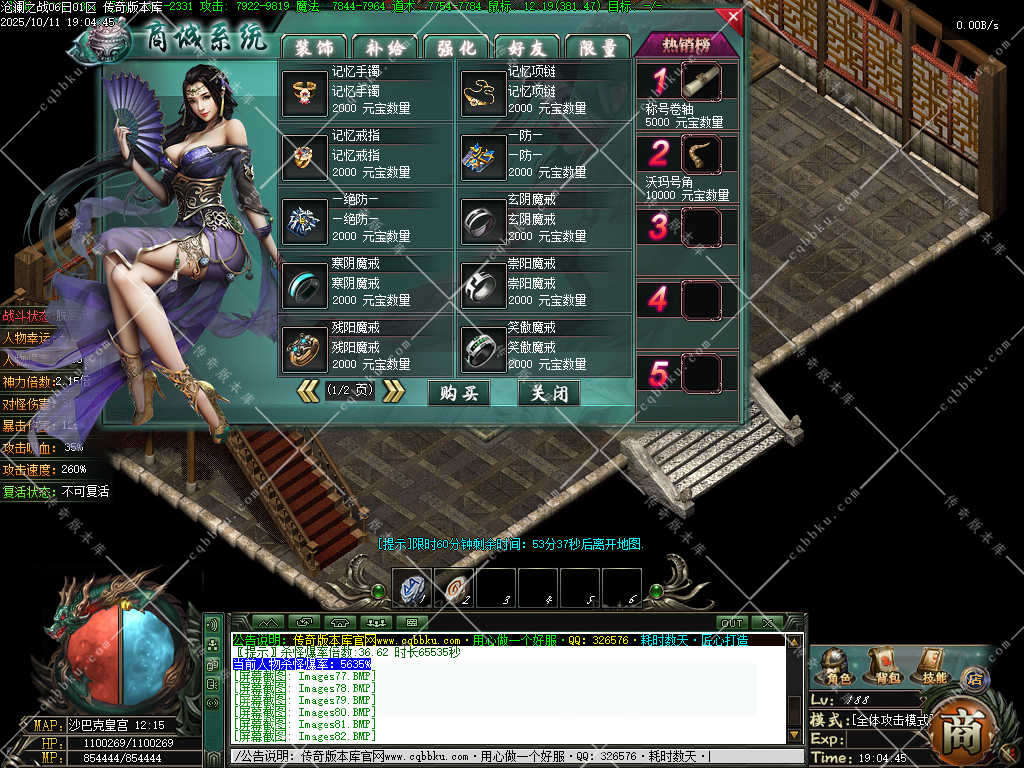Choose the 记忆项链 necklace item
Screen dimensions: 1024x768
[x=483, y=92]
